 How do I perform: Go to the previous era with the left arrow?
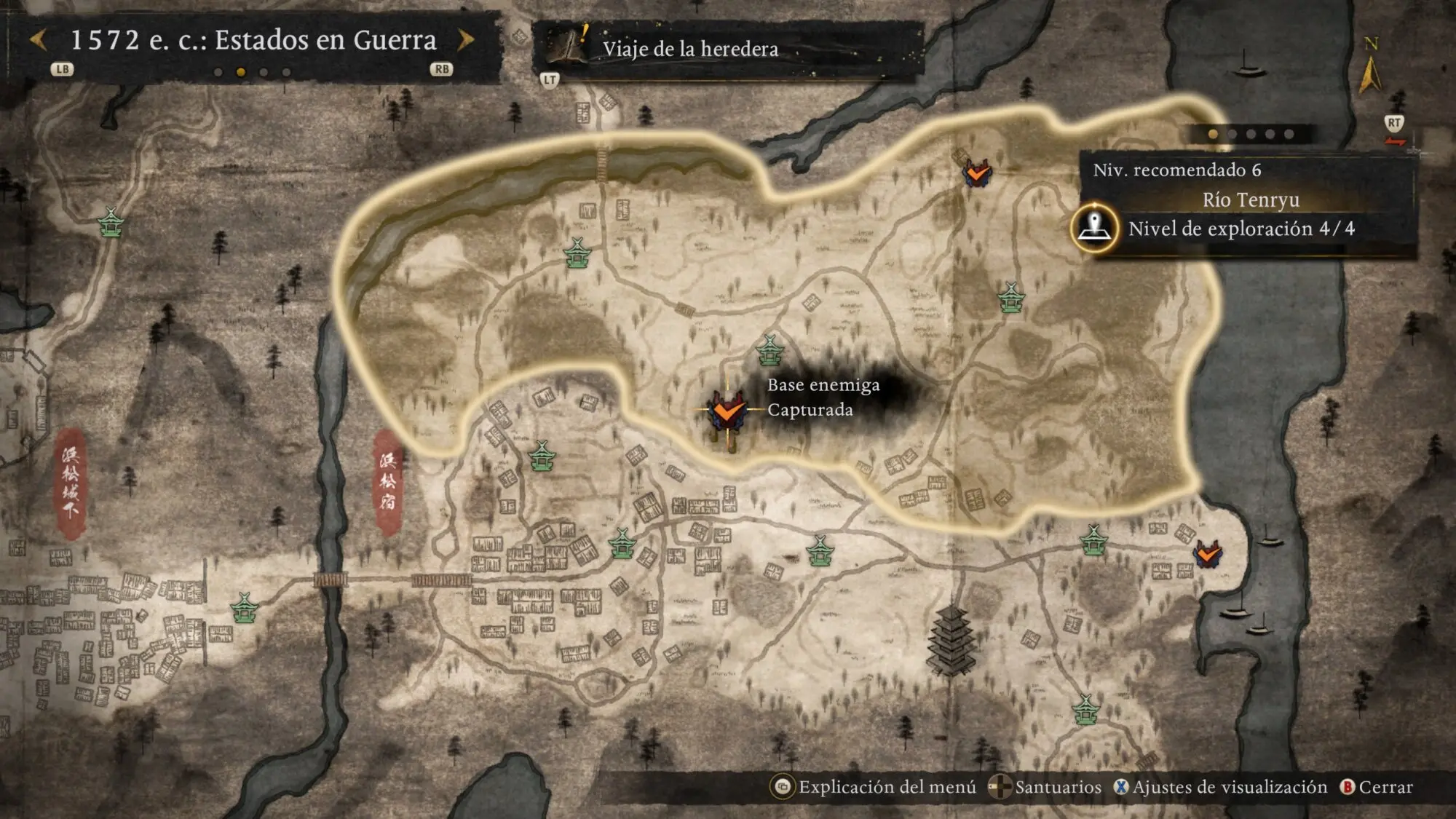[39, 40]
